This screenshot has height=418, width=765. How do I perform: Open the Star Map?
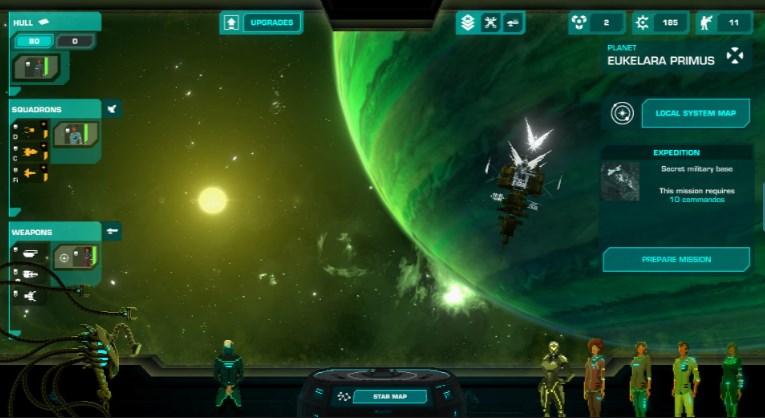[x=376, y=397]
